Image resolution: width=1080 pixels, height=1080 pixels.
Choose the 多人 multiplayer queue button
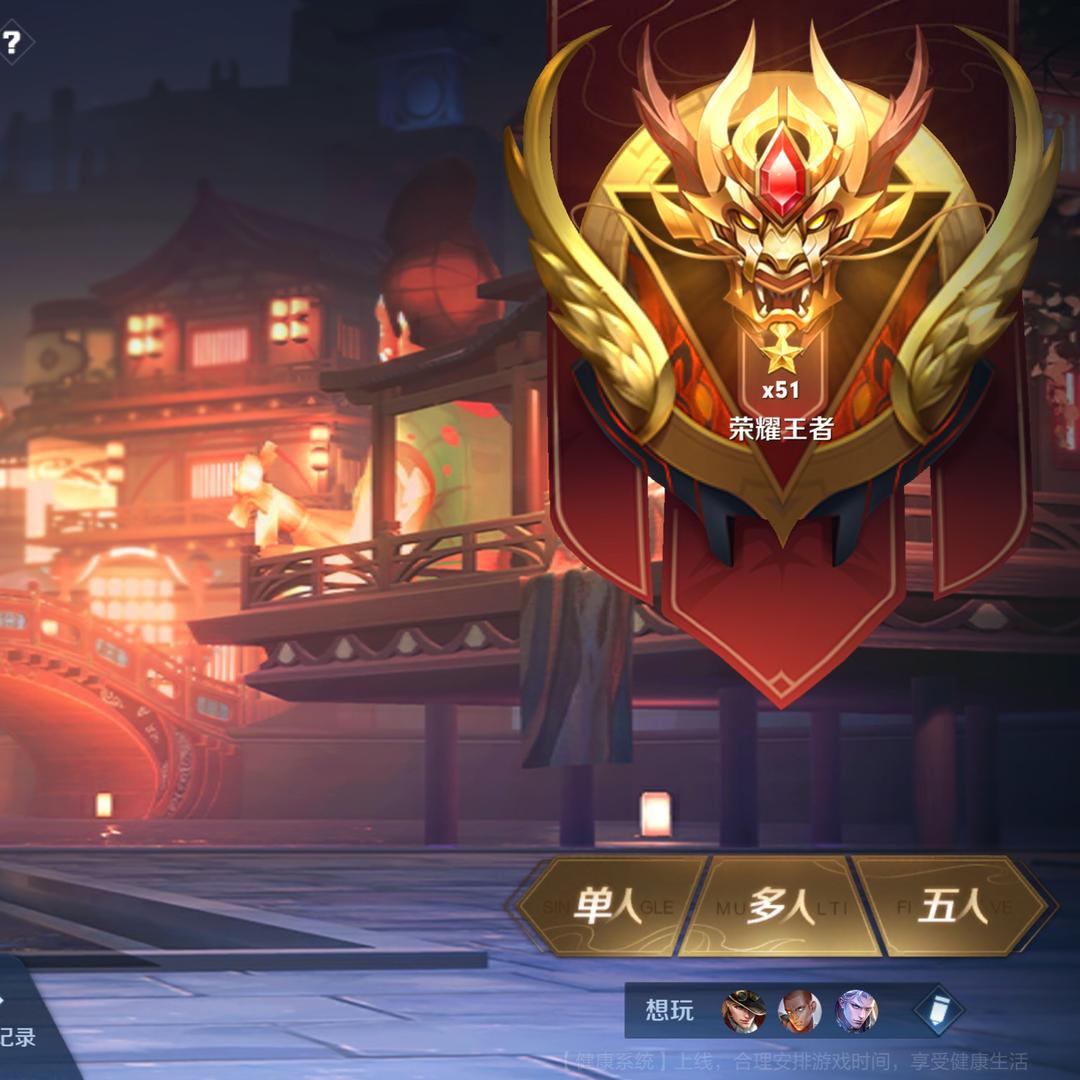point(781,906)
